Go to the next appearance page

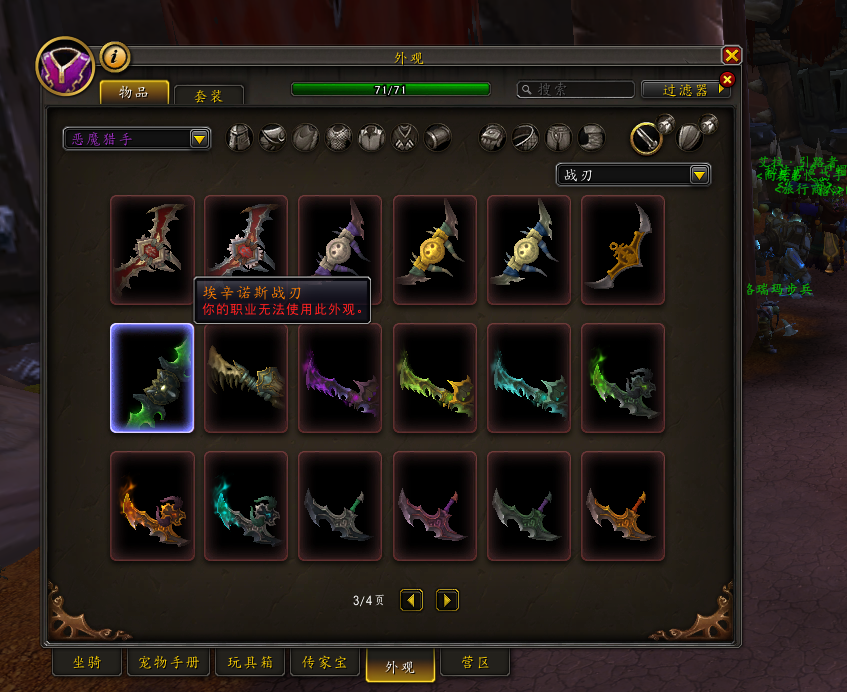[447, 600]
